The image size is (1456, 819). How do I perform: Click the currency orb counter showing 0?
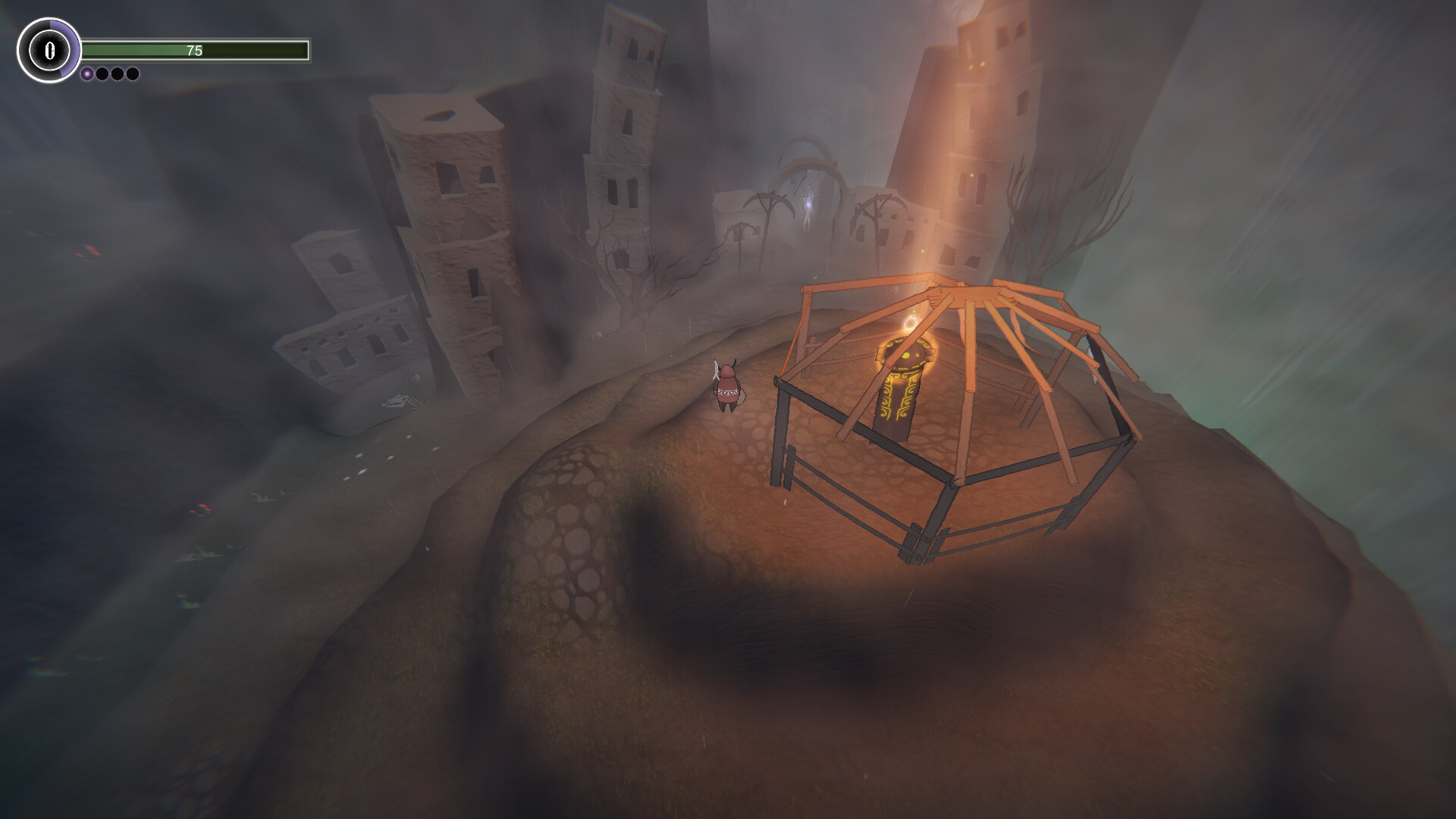[x=49, y=50]
